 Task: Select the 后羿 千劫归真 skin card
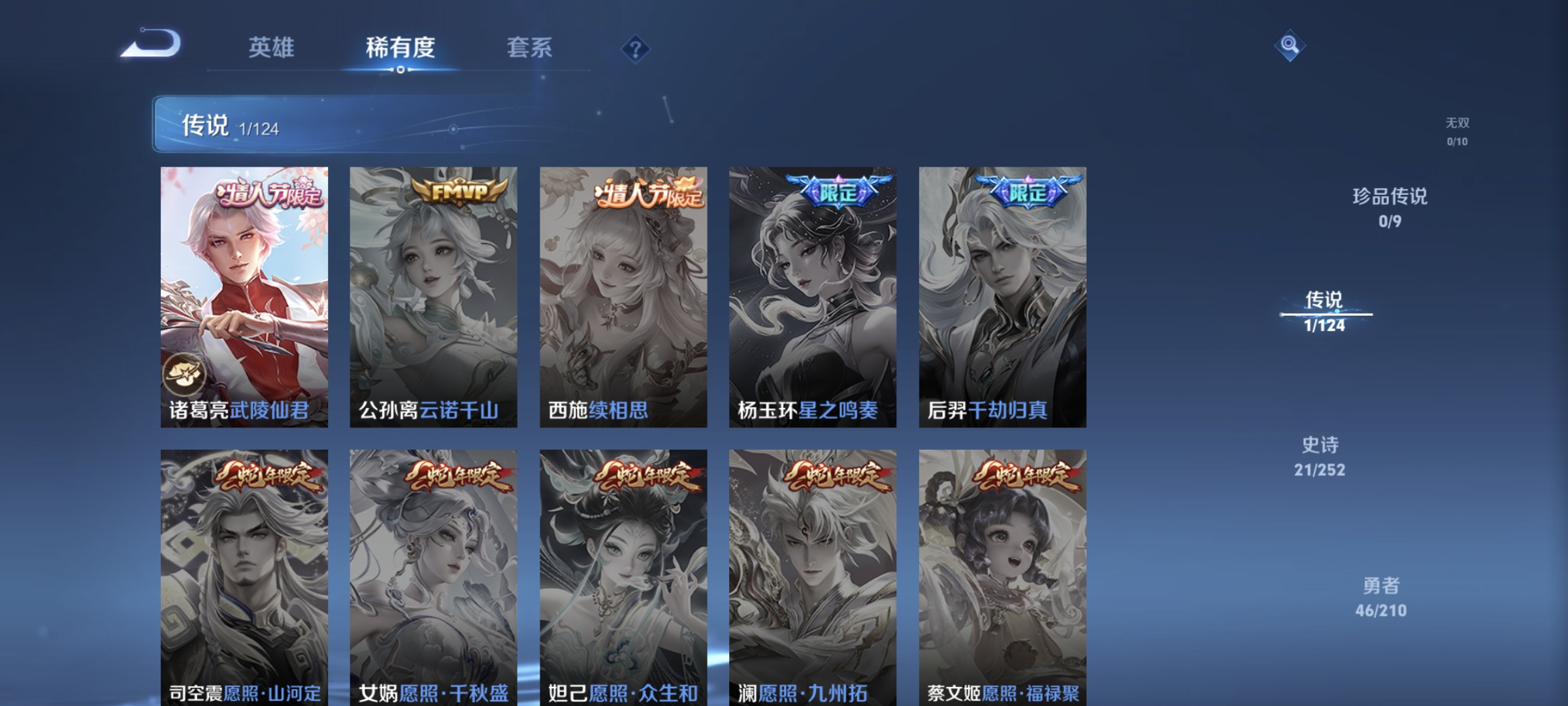1002,297
